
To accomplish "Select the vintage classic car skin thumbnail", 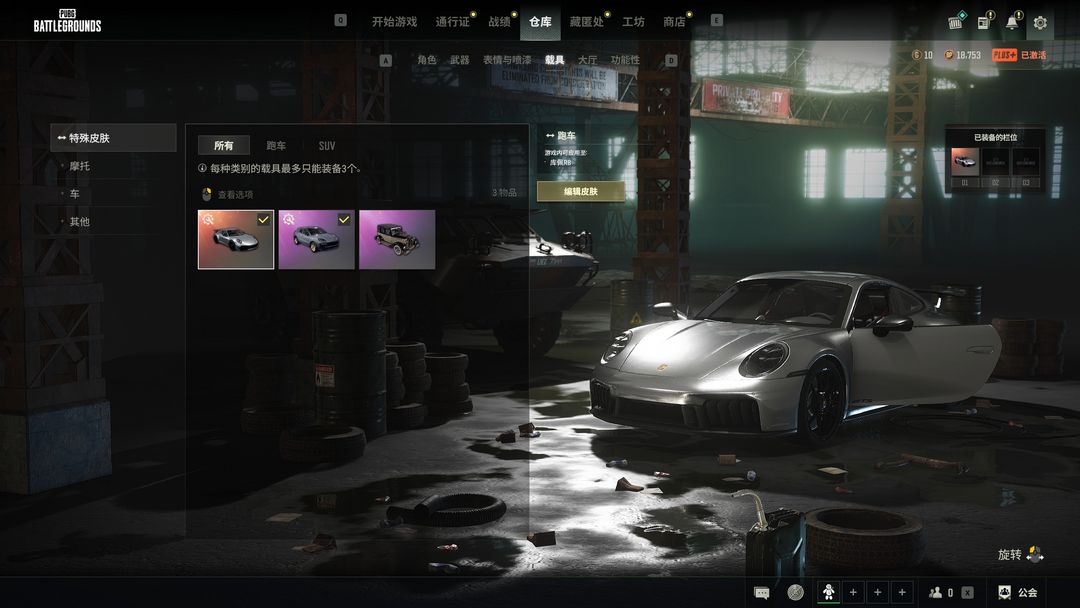I will coord(397,239).
